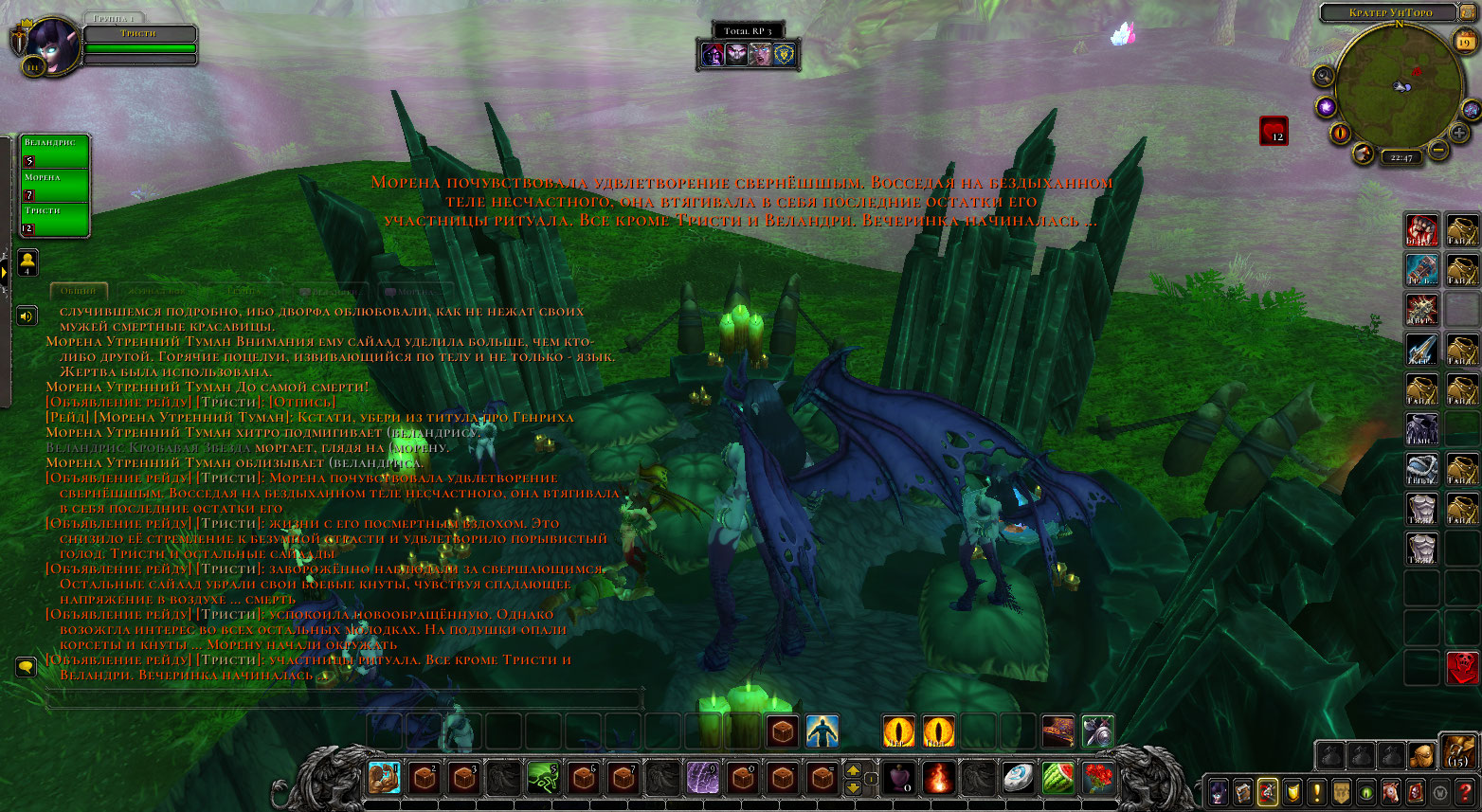Click the Un'Goro Crater minimap

click(x=1398, y=85)
